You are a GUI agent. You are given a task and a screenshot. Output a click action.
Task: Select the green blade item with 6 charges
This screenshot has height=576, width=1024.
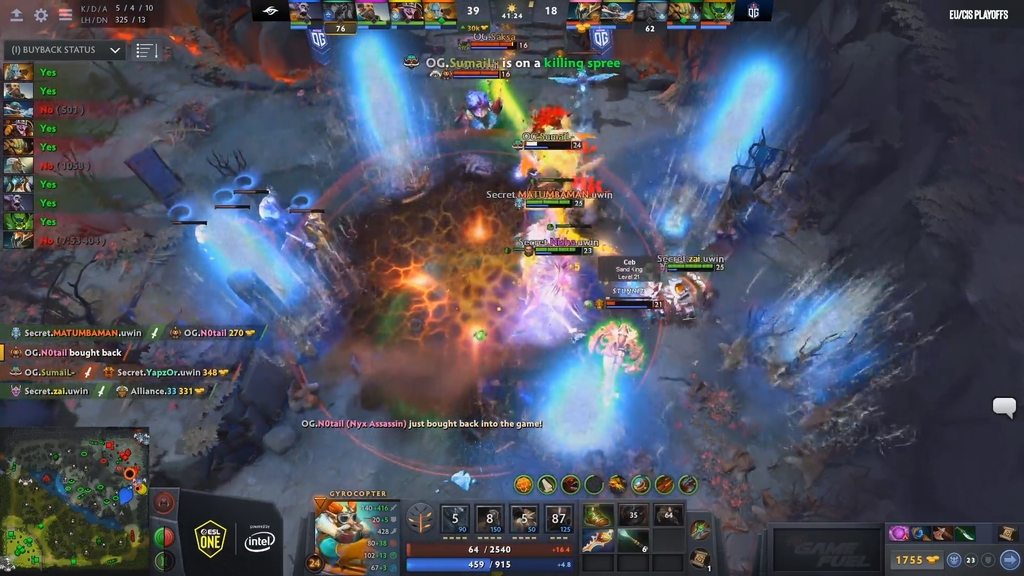click(632, 541)
